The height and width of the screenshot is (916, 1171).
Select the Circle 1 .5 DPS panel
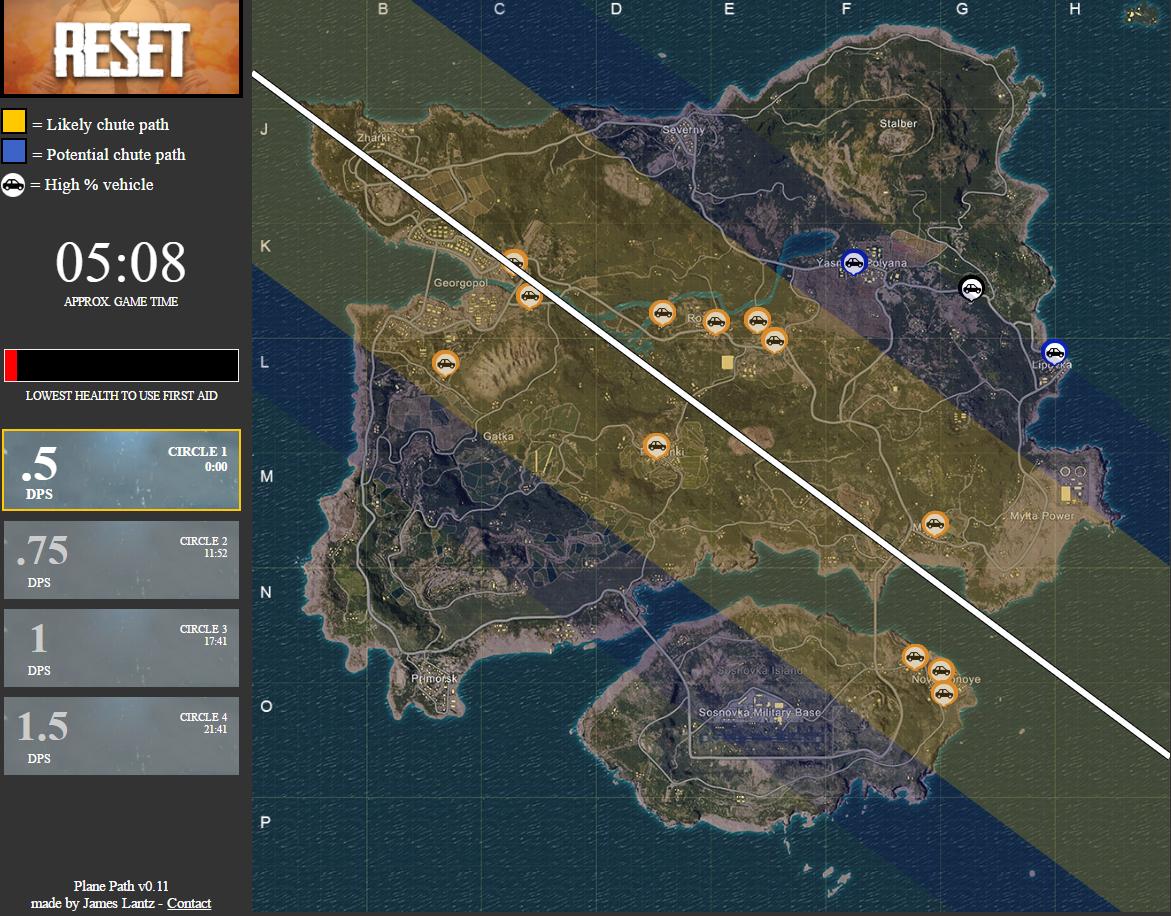pyautogui.click(x=121, y=470)
